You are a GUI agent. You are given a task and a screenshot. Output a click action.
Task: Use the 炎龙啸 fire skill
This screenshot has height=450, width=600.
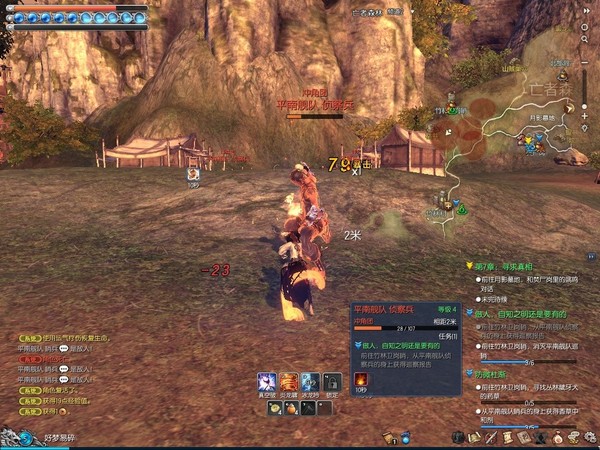[289, 382]
